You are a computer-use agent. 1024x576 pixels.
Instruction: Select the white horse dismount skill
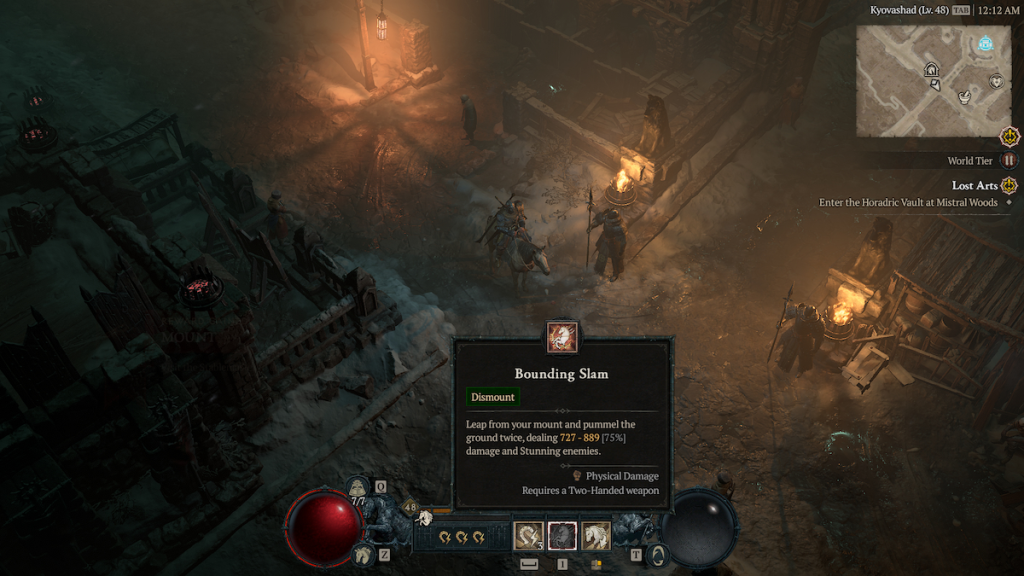(x=596, y=536)
